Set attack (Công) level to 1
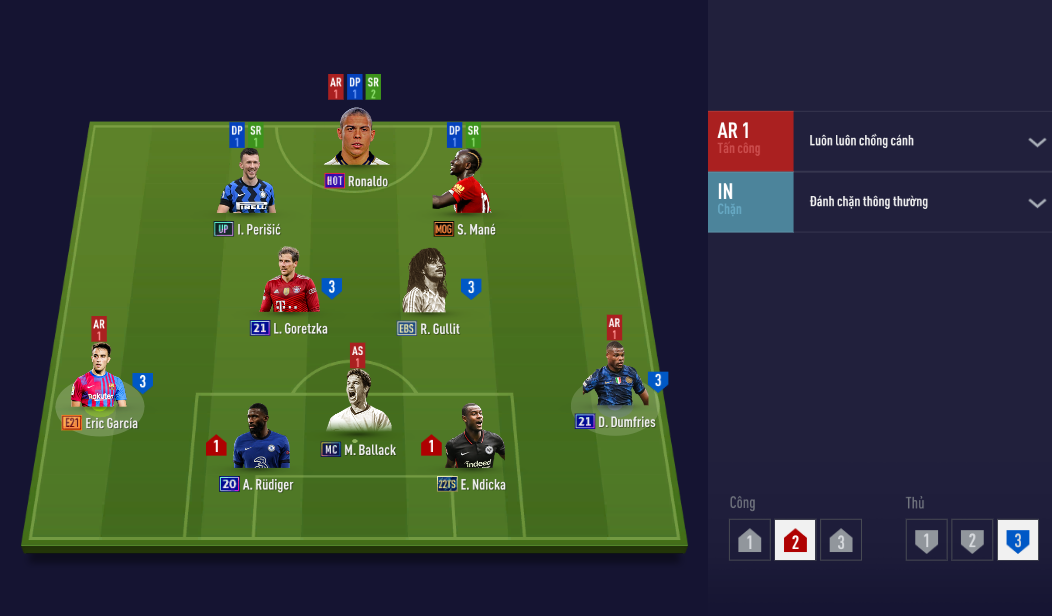The width and height of the screenshot is (1052, 616). click(750, 541)
